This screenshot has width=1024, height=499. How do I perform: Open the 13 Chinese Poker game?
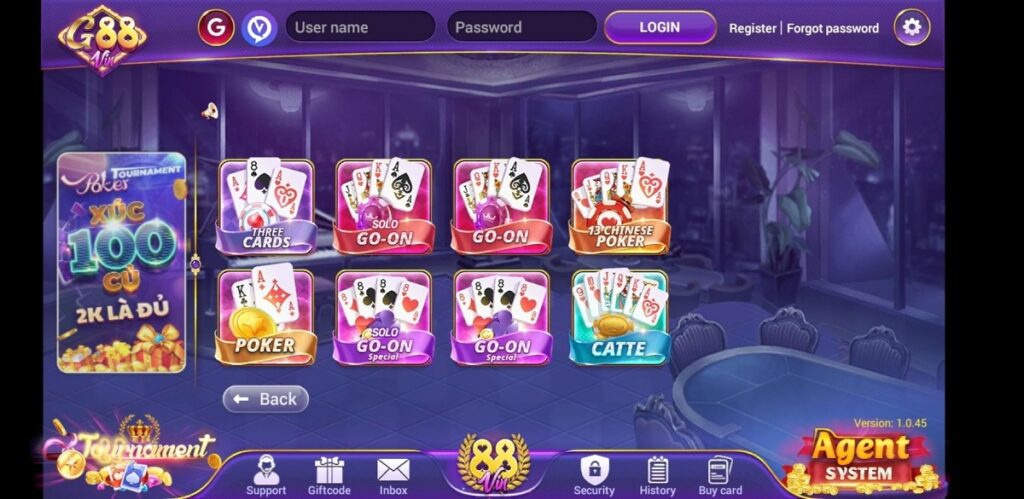(619, 207)
